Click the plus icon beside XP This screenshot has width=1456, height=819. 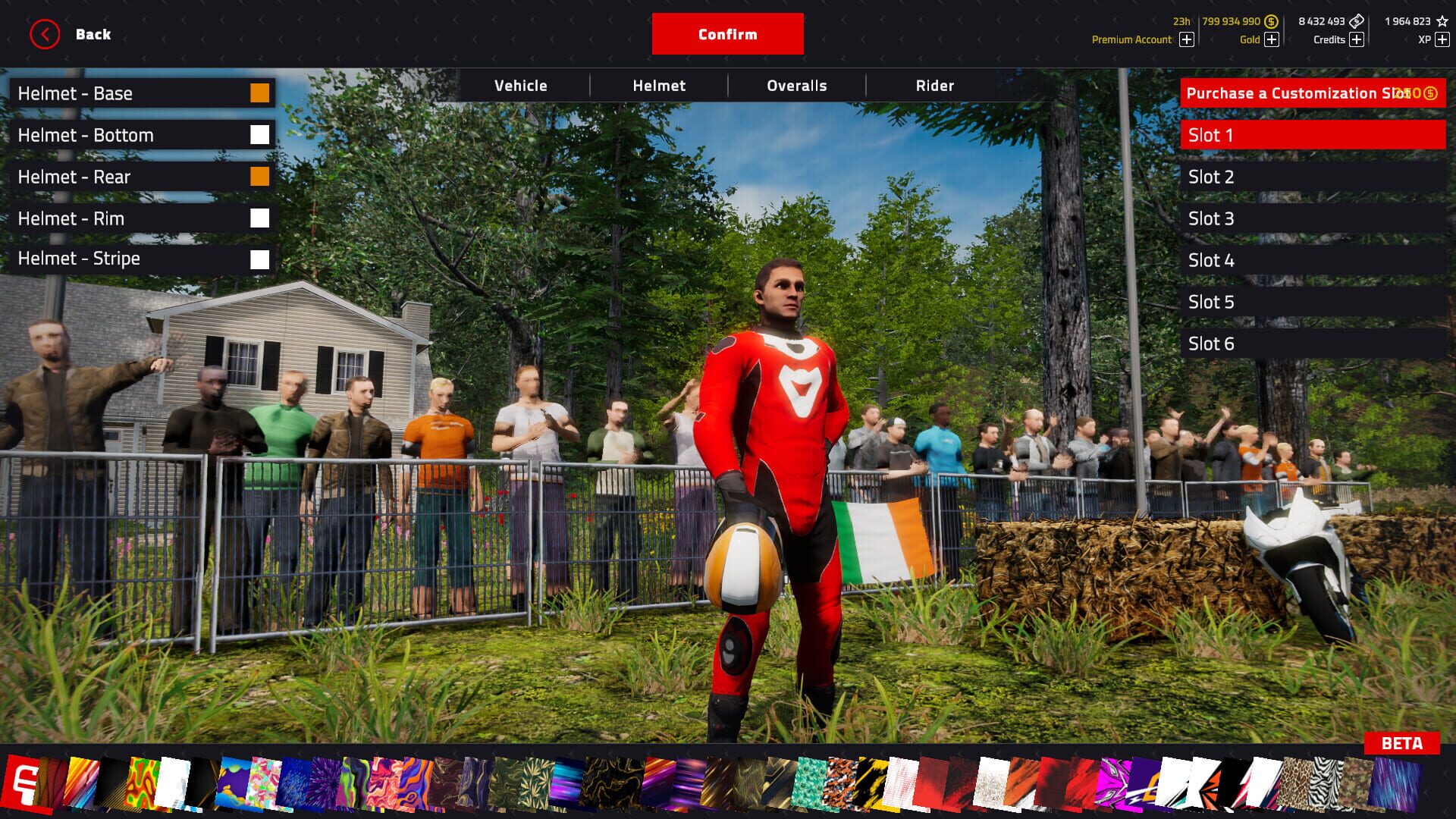1444,39
